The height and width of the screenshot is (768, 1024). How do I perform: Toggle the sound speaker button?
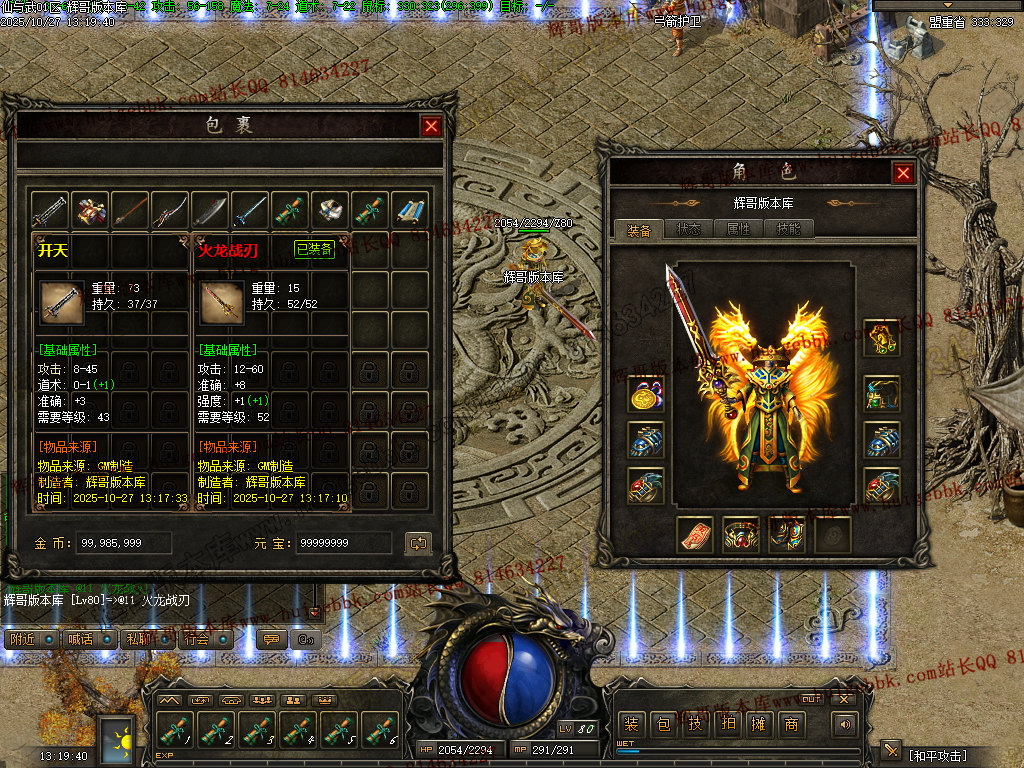pos(846,724)
